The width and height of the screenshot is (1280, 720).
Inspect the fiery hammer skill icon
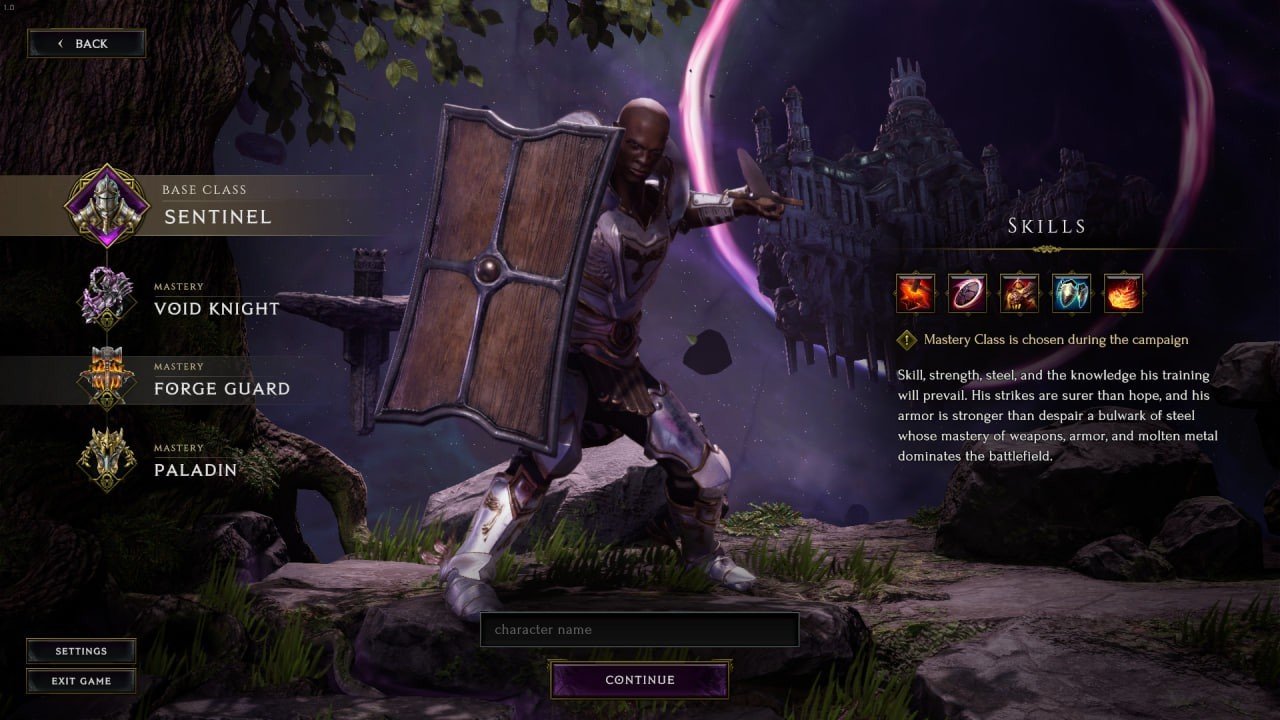(x=916, y=294)
